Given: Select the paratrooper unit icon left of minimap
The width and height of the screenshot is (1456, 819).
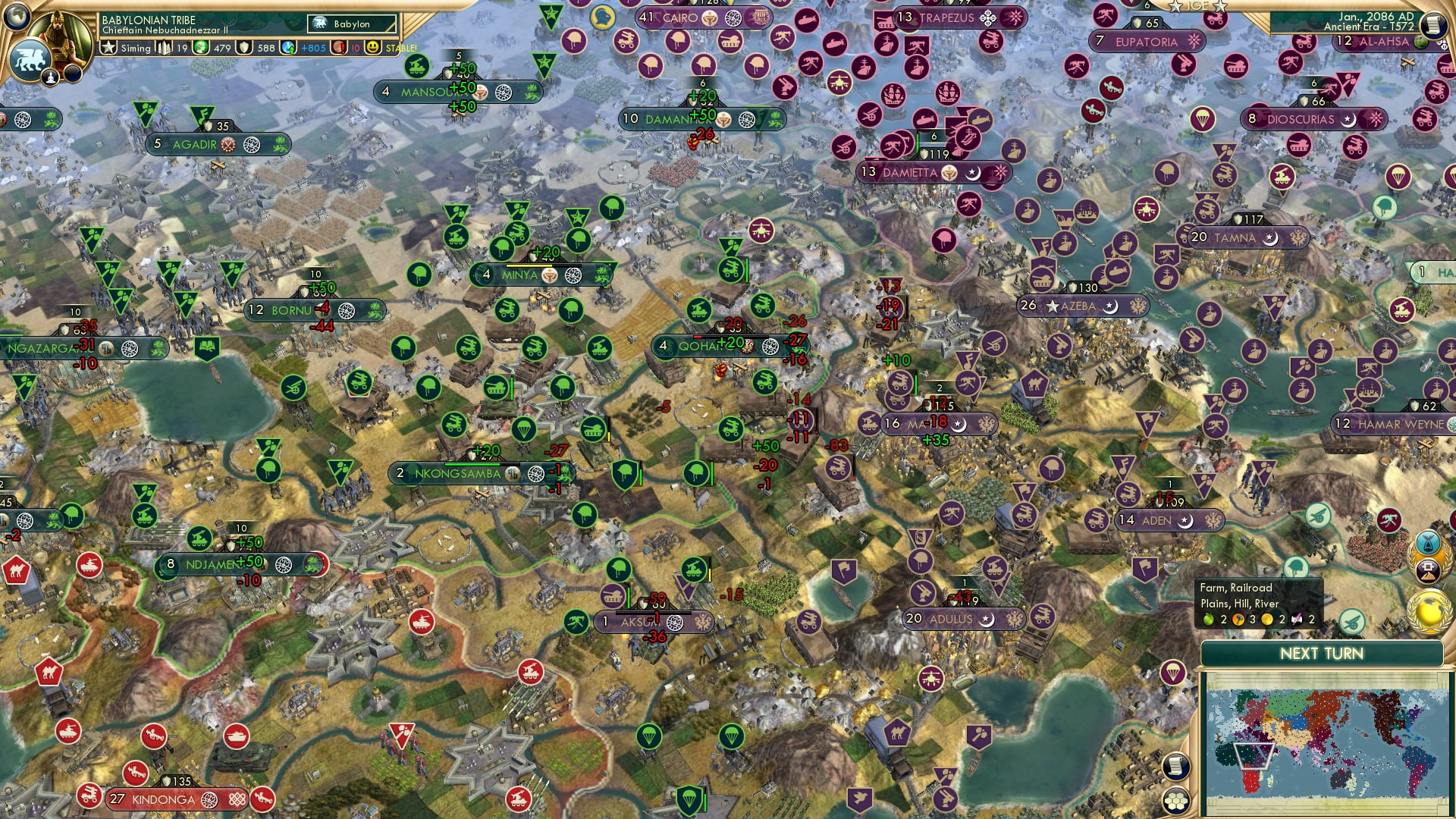Looking at the screenshot, I should [x=1172, y=673].
